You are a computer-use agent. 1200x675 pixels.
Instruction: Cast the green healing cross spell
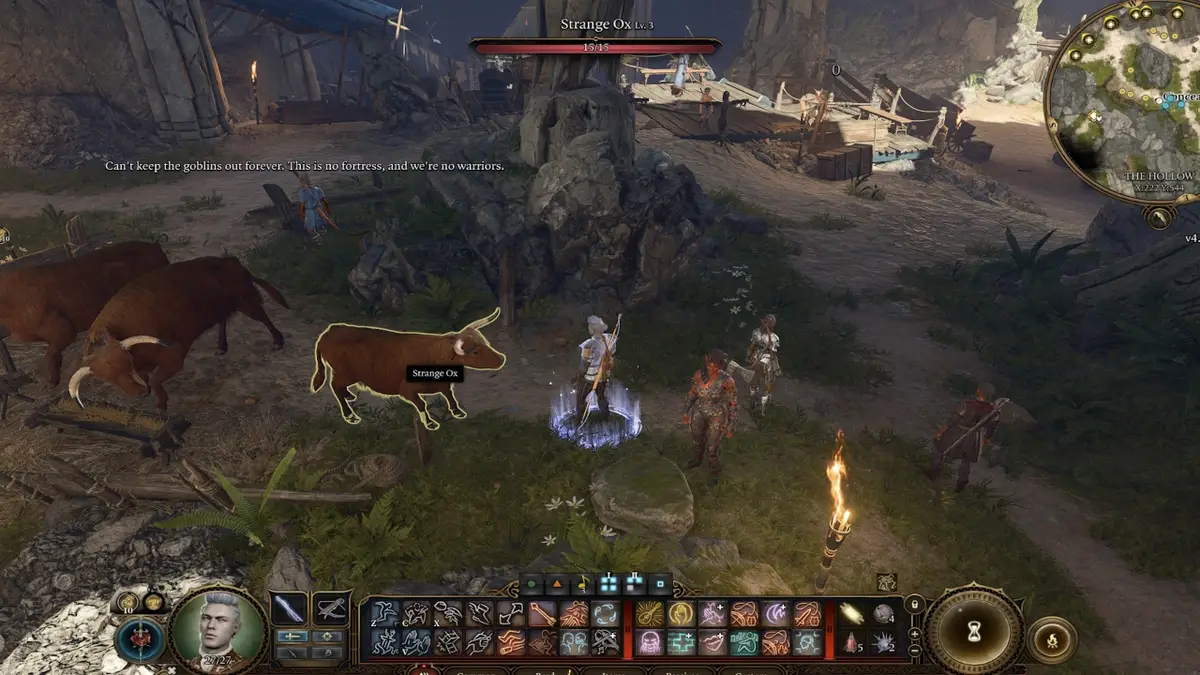682,643
